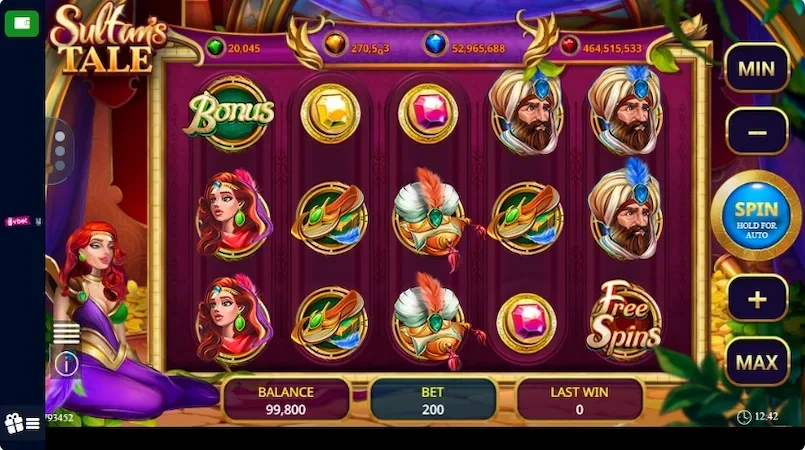Open the hamburger menu above the info icon
This screenshot has width=805, height=450.
(x=67, y=333)
